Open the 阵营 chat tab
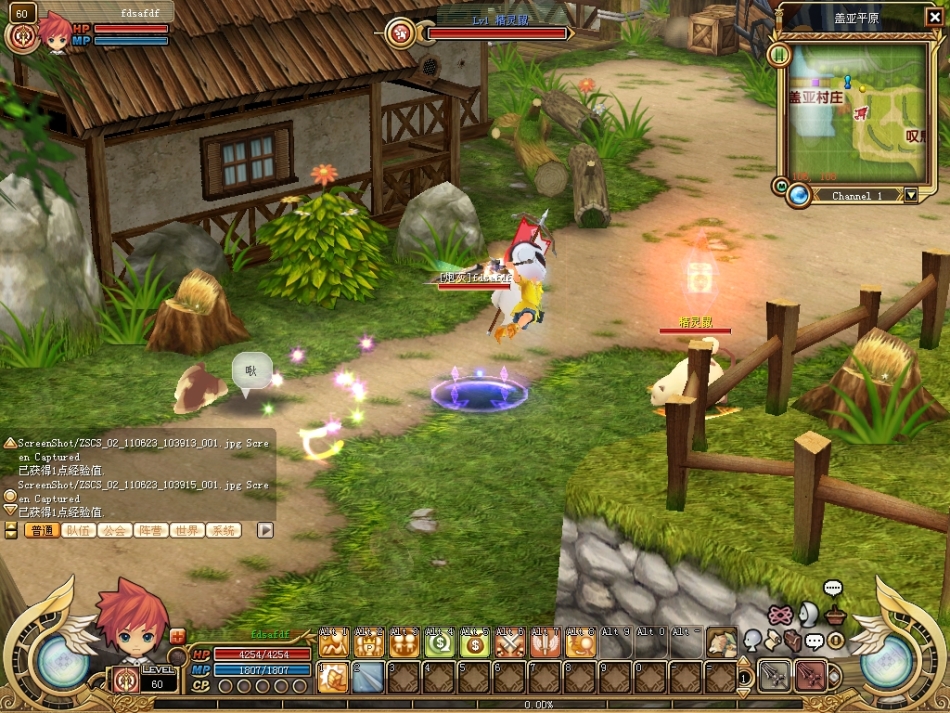Viewport: 950px width, 713px height. tap(151, 531)
